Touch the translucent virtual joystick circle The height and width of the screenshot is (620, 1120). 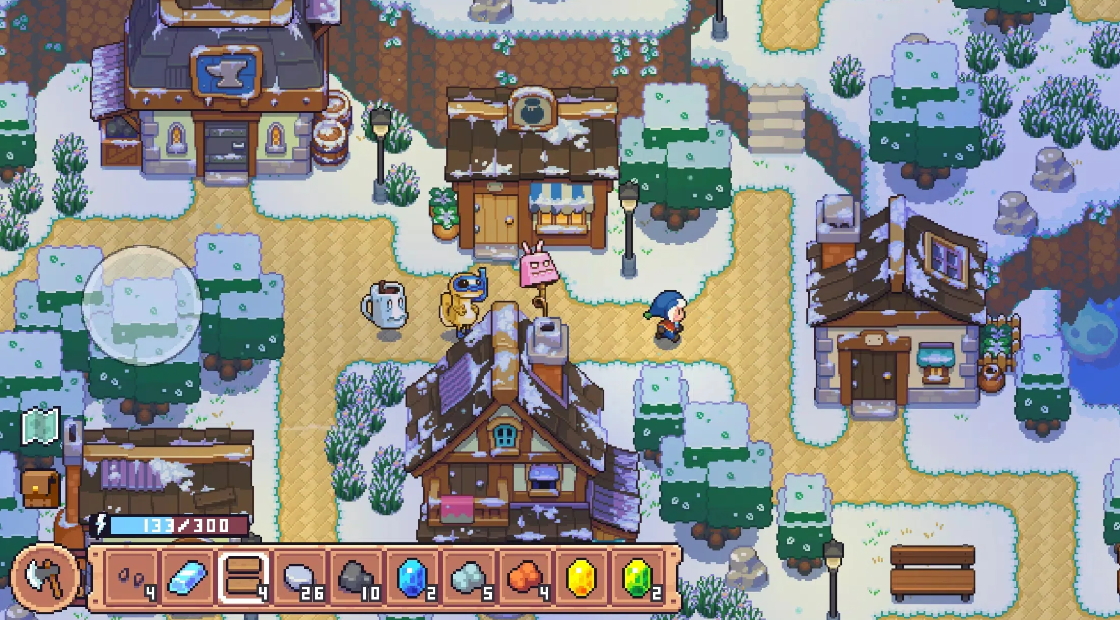pos(142,305)
